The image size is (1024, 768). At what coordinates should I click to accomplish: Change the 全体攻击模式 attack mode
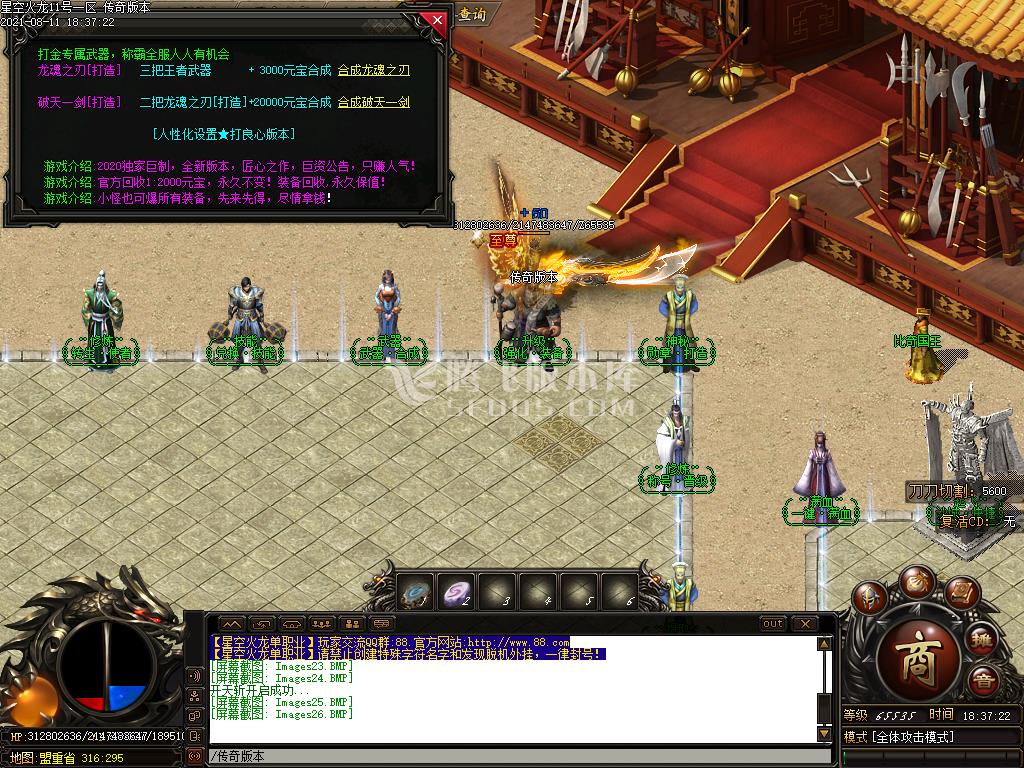coord(930,737)
